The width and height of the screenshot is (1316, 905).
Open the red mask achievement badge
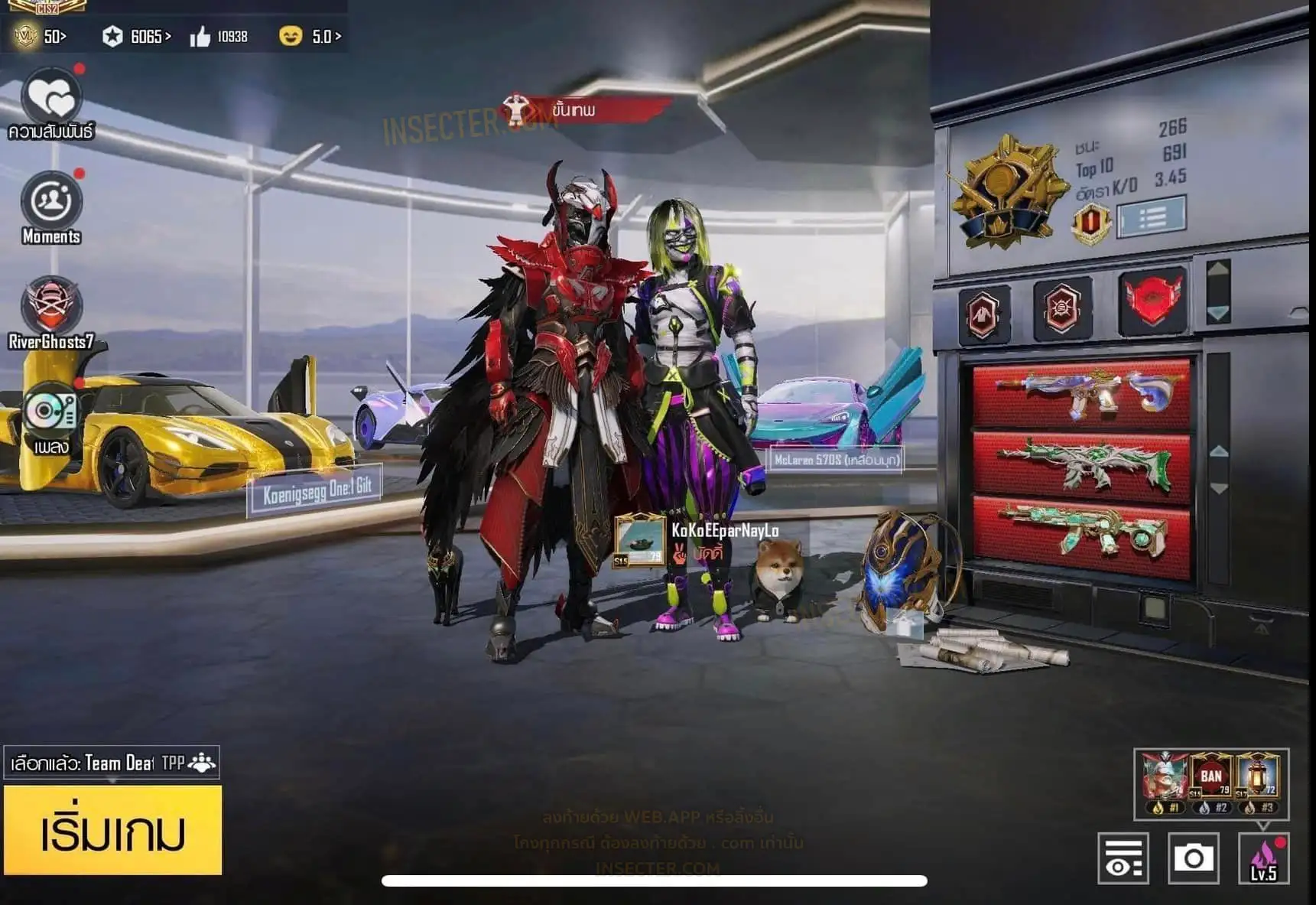coord(1152,300)
